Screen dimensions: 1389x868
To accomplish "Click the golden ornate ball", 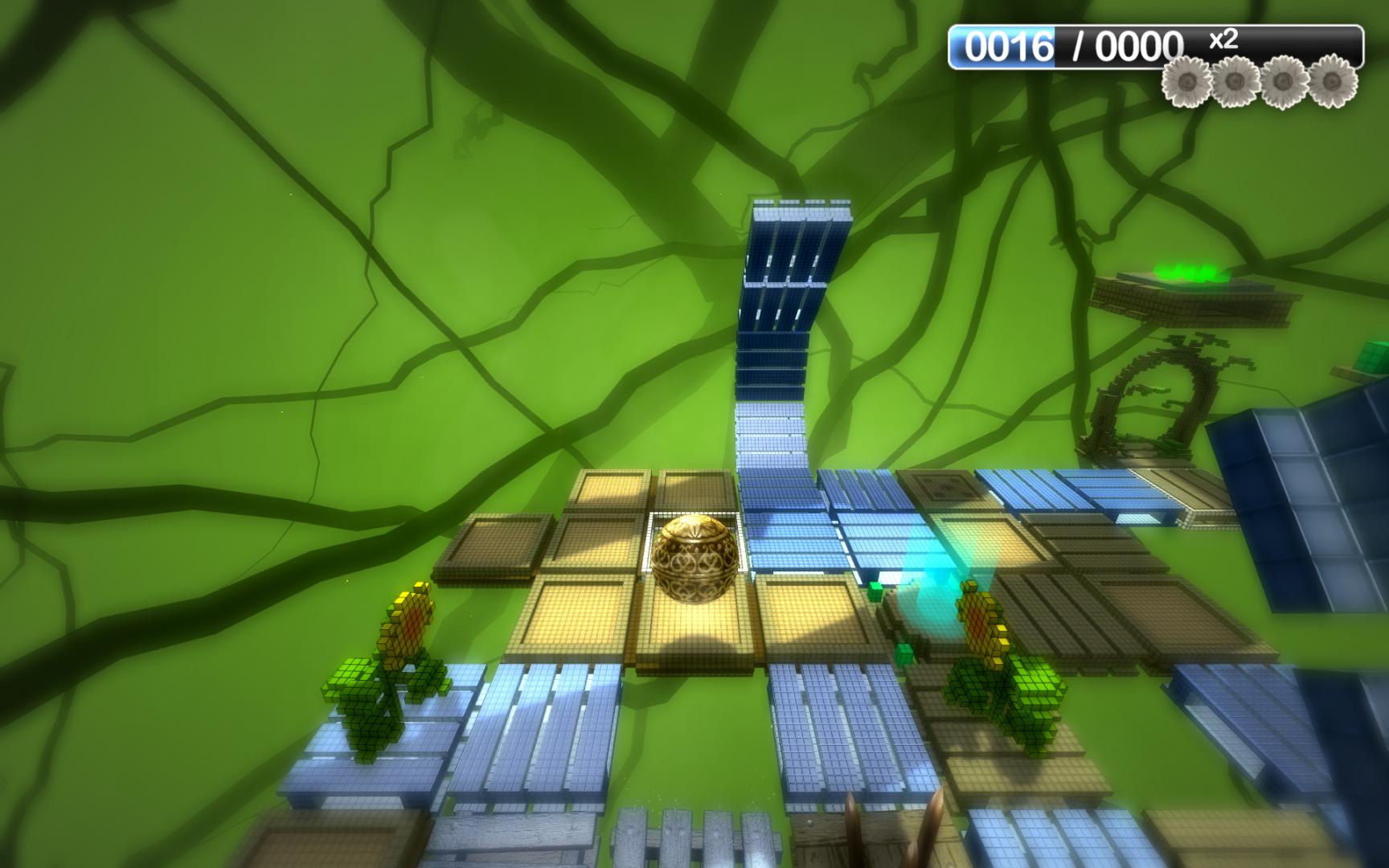I will click(x=693, y=559).
